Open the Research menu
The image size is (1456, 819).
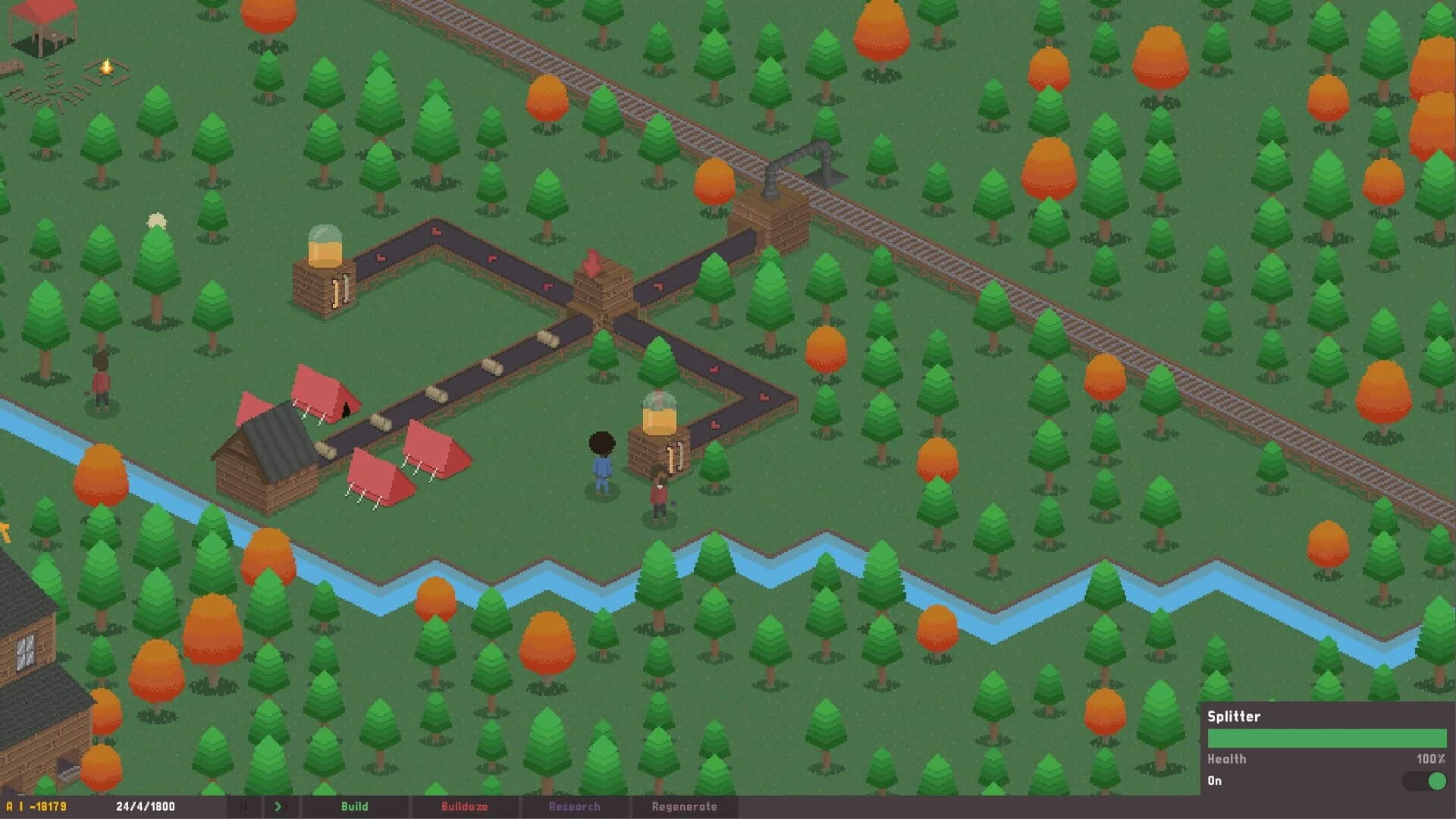pos(575,806)
